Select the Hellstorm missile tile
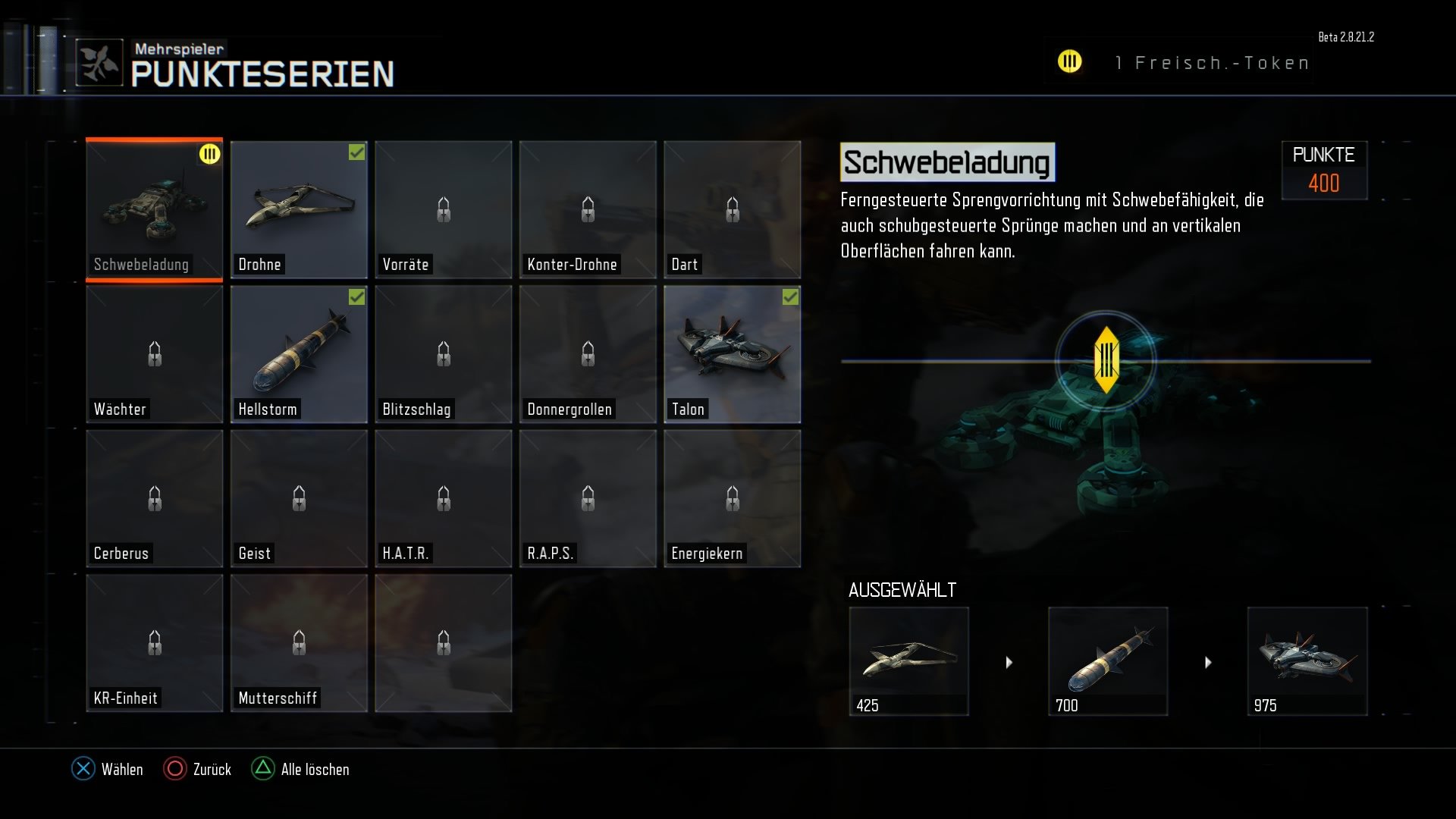Image resolution: width=1456 pixels, height=819 pixels. click(299, 354)
